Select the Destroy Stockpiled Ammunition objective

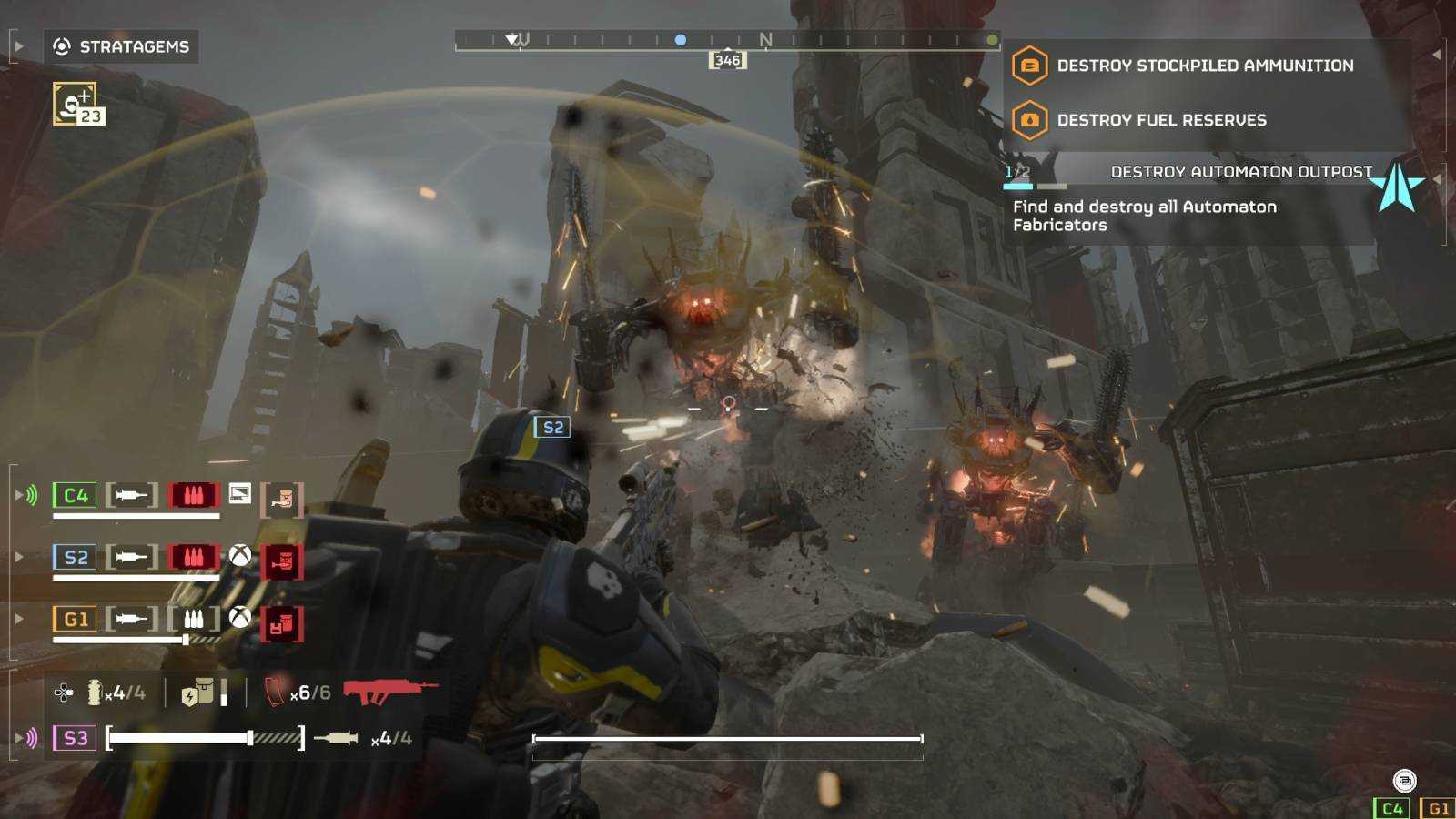(x=1204, y=66)
